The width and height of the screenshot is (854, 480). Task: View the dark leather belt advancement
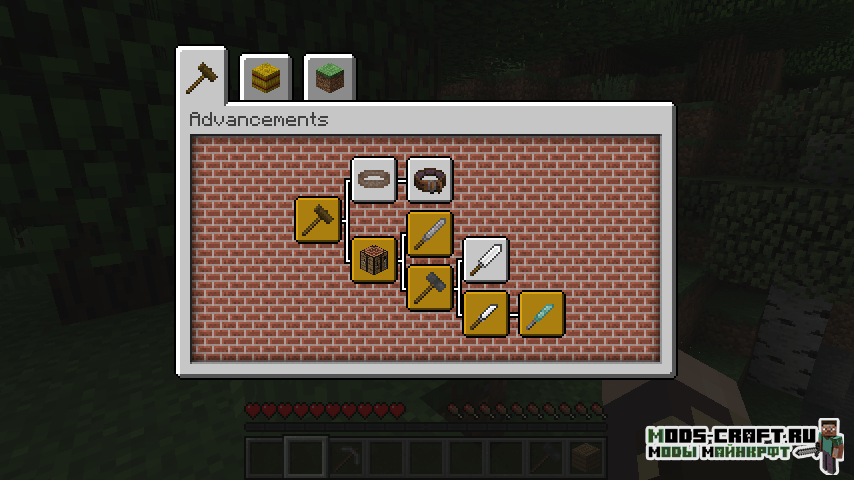pyautogui.click(x=430, y=180)
